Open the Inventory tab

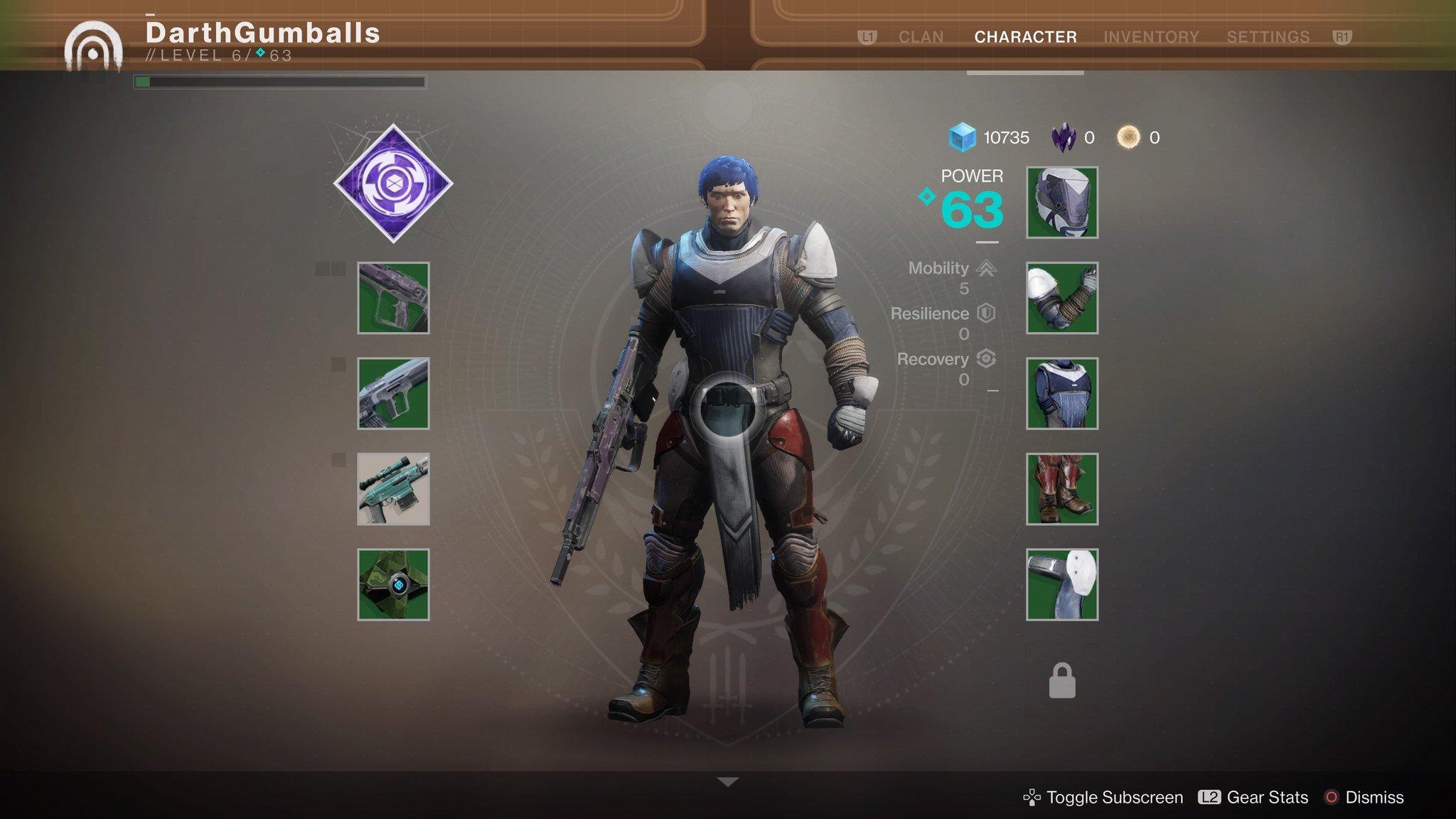(1151, 37)
